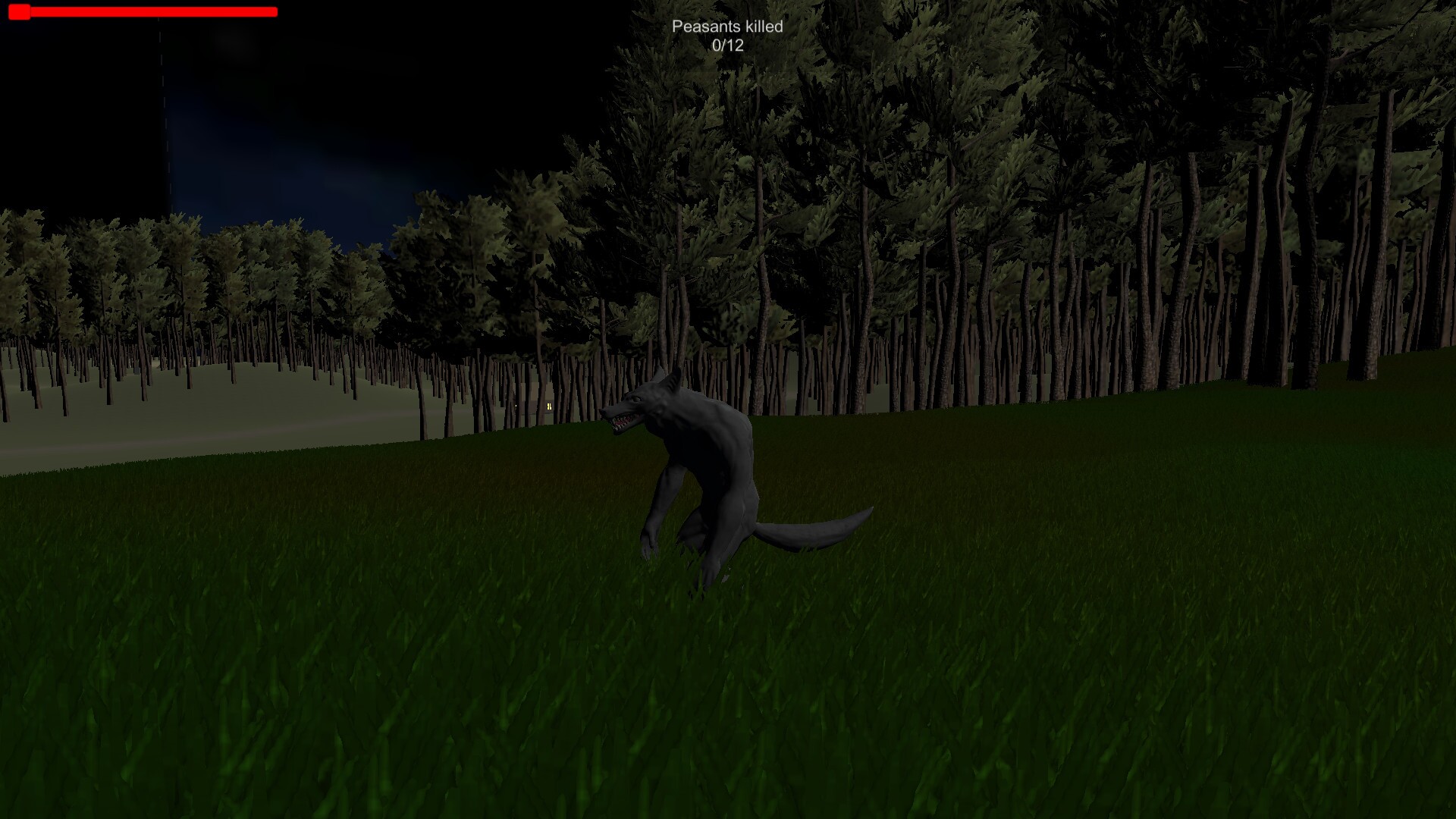Click the 'Peasants killed' heading text
Screen dimensions: 1456x819
click(729, 25)
